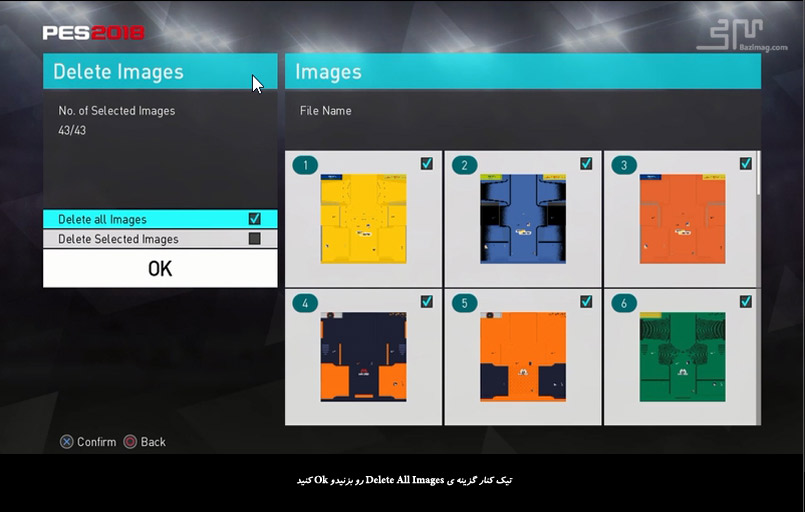805x512 pixels.
Task: Confirm deletion with the OK button
Action: (x=160, y=269)
